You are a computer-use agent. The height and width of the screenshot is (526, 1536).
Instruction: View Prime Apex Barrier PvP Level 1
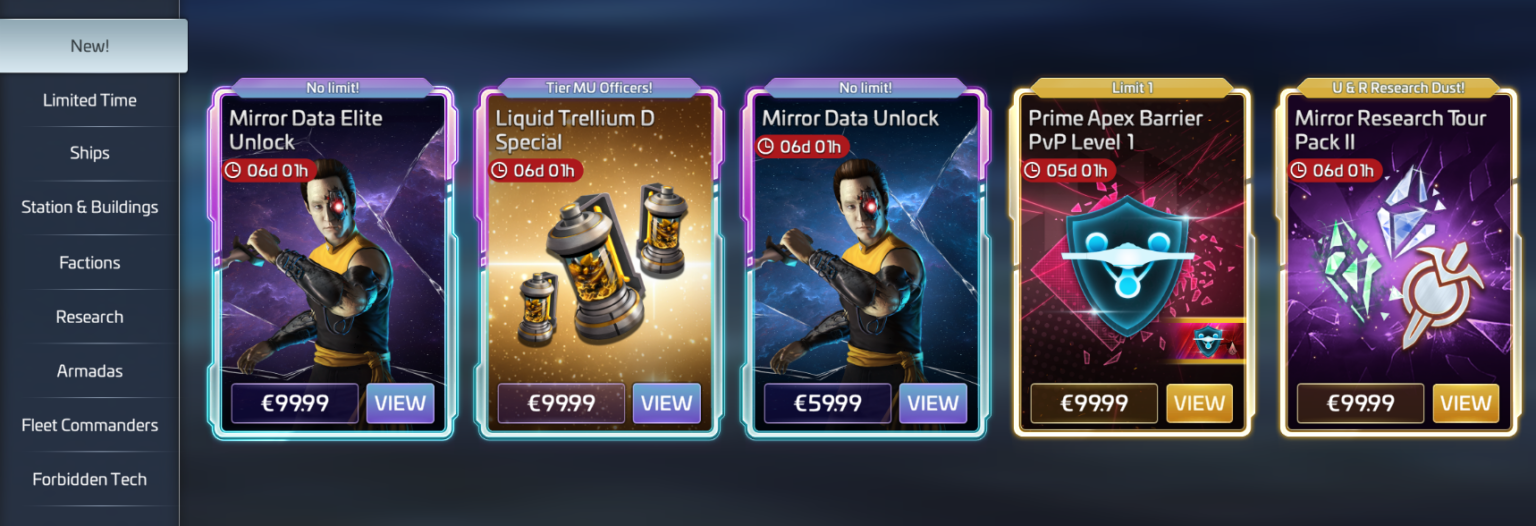(x=1199, y=403)
